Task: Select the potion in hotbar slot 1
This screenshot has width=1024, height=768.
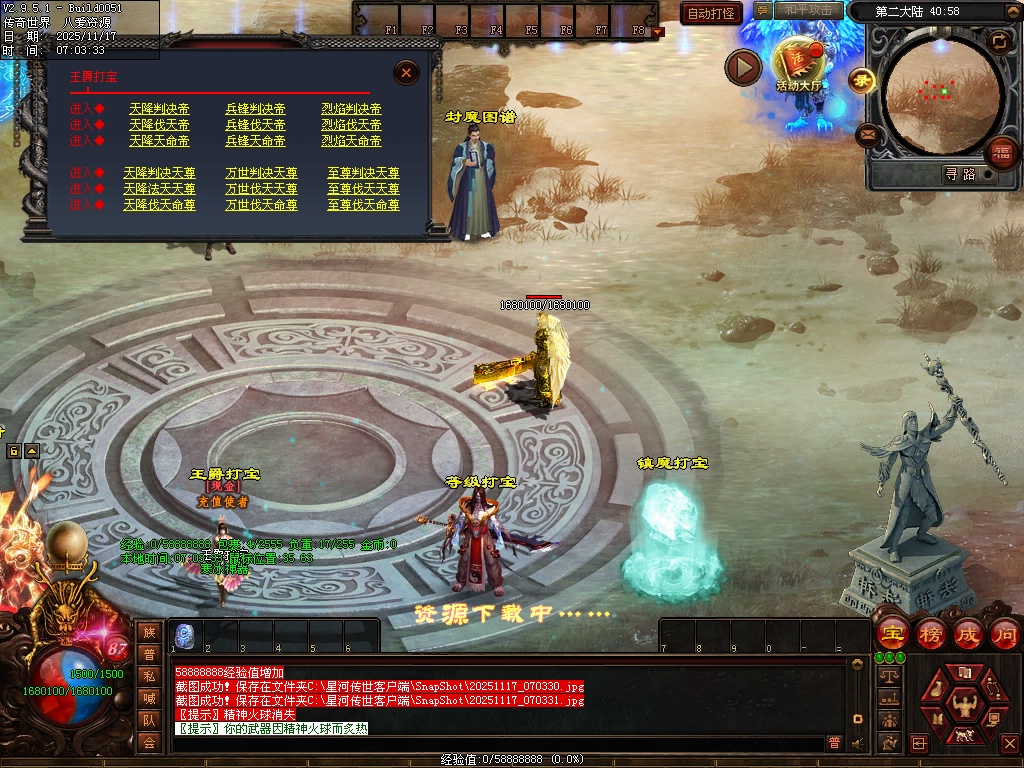Action: pyautogui.click(x=186, y=634)
